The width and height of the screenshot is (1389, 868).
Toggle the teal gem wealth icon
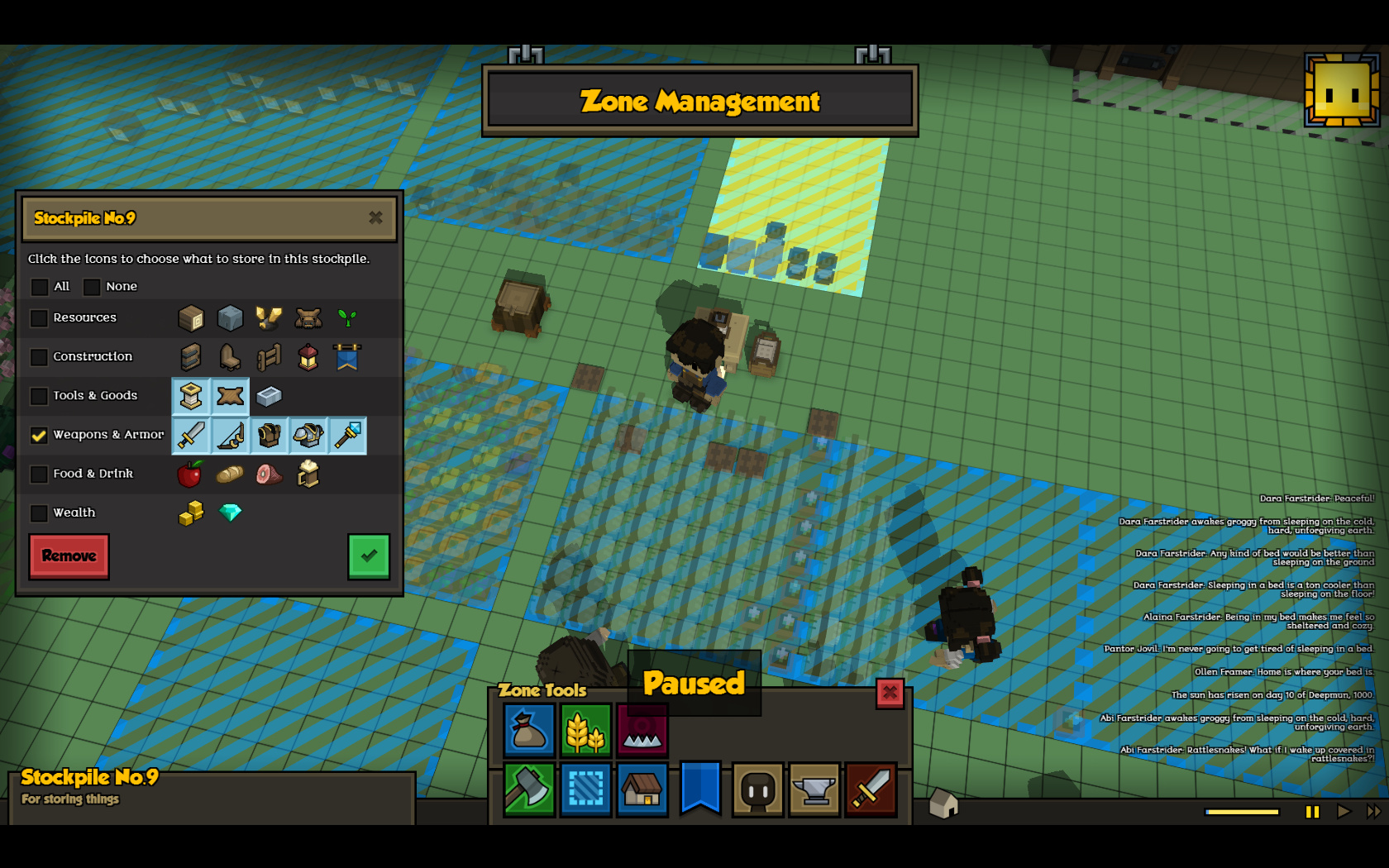tap(230, 513)
